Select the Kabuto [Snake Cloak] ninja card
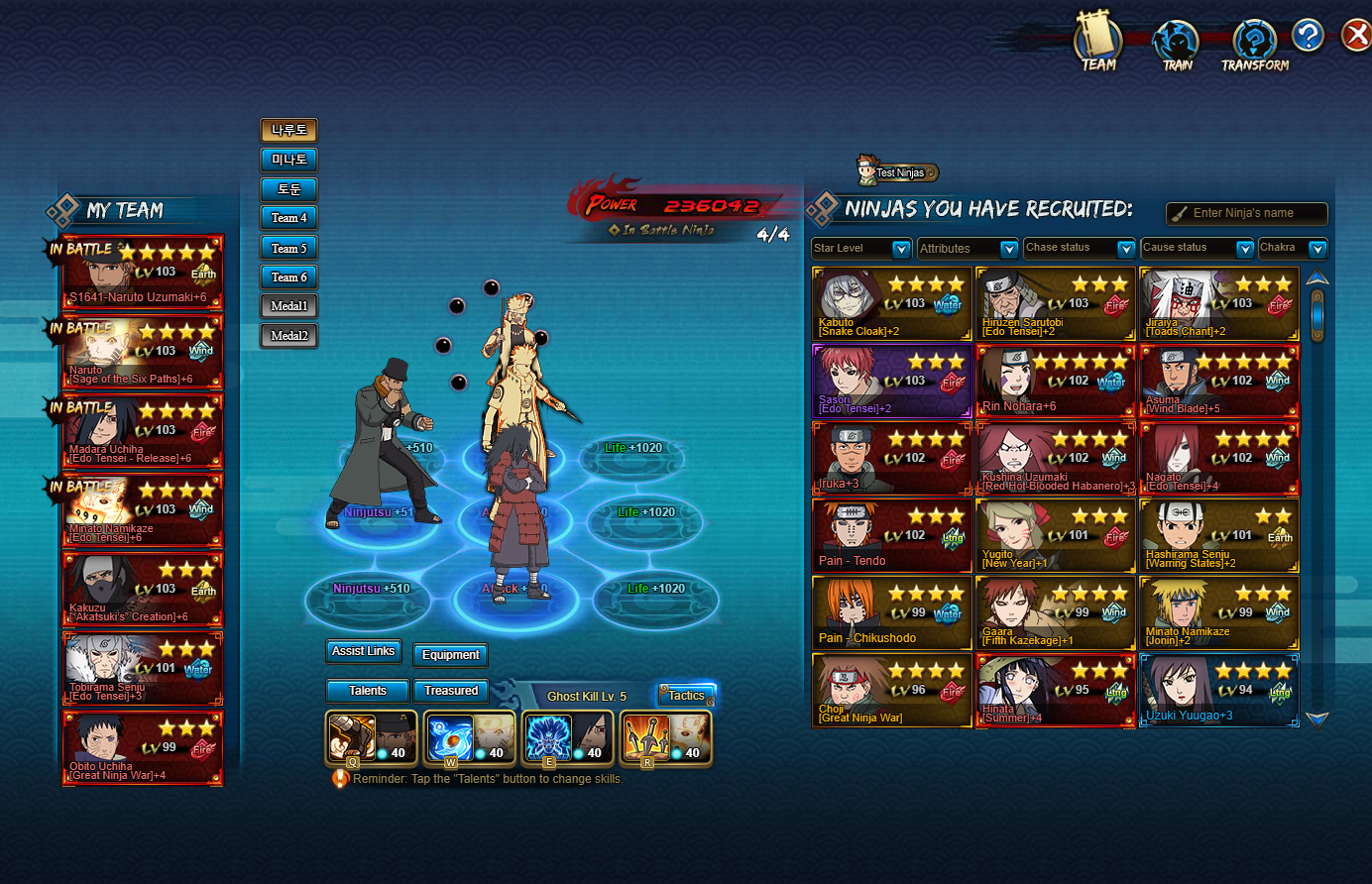Viewport: 1372px width, 884px height. [891, 304]
